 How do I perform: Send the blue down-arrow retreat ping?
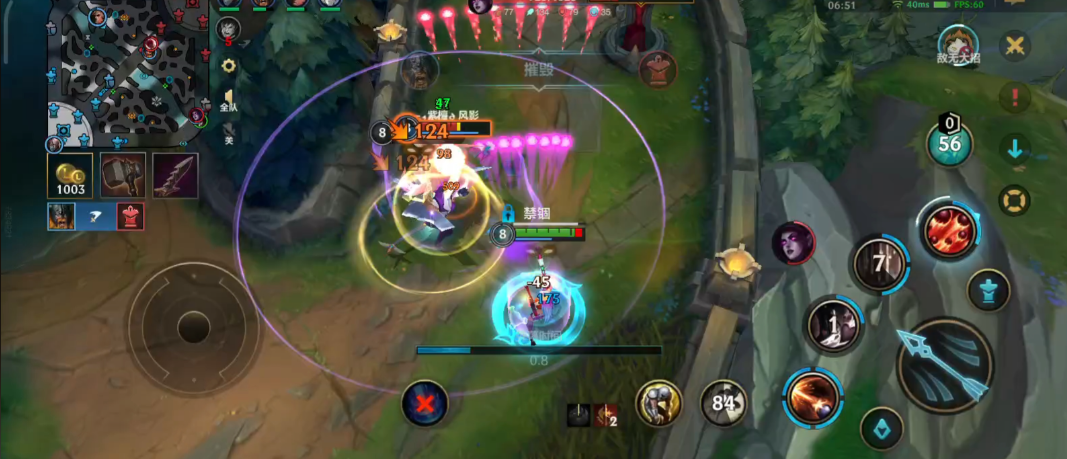1015,150
